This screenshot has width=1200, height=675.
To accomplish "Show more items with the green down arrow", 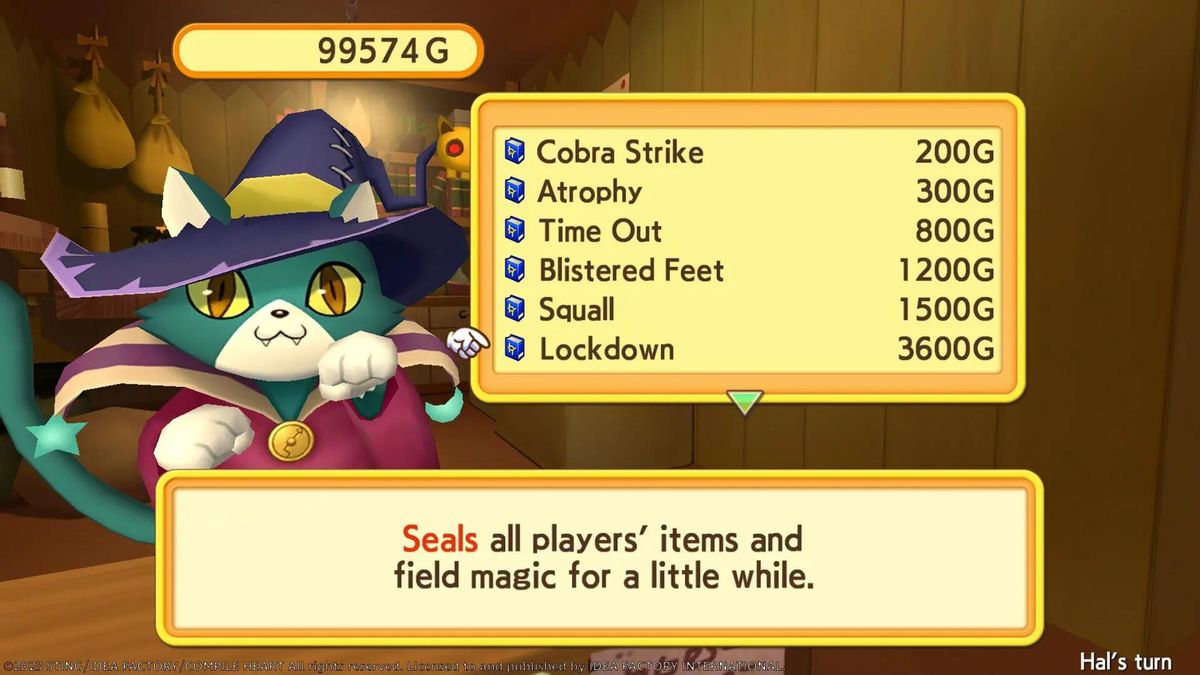I will (745, 402).
